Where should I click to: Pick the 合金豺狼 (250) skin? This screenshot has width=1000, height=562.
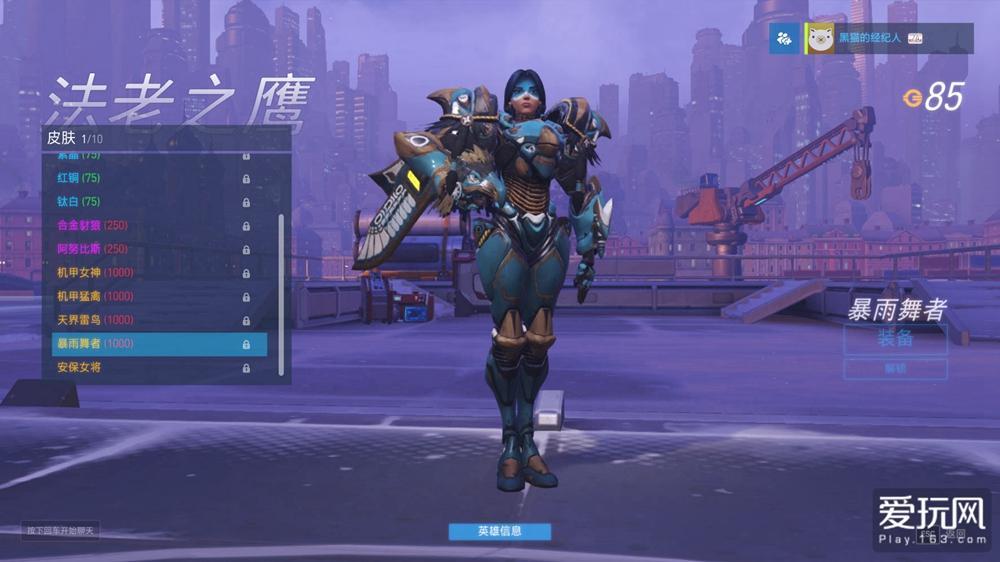[150, 225]
